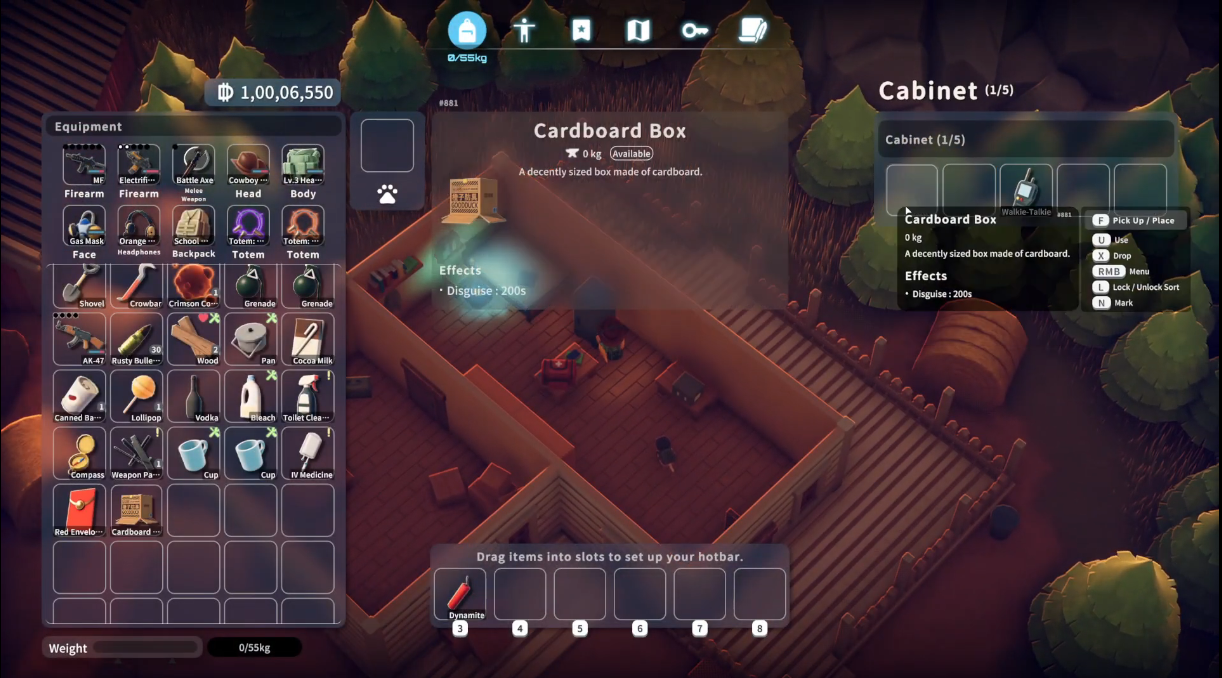The width and height of the screenshot is (1222, 678).
Task: Click the Dynamite hotbar slot
Action: (x=460, y=594)
